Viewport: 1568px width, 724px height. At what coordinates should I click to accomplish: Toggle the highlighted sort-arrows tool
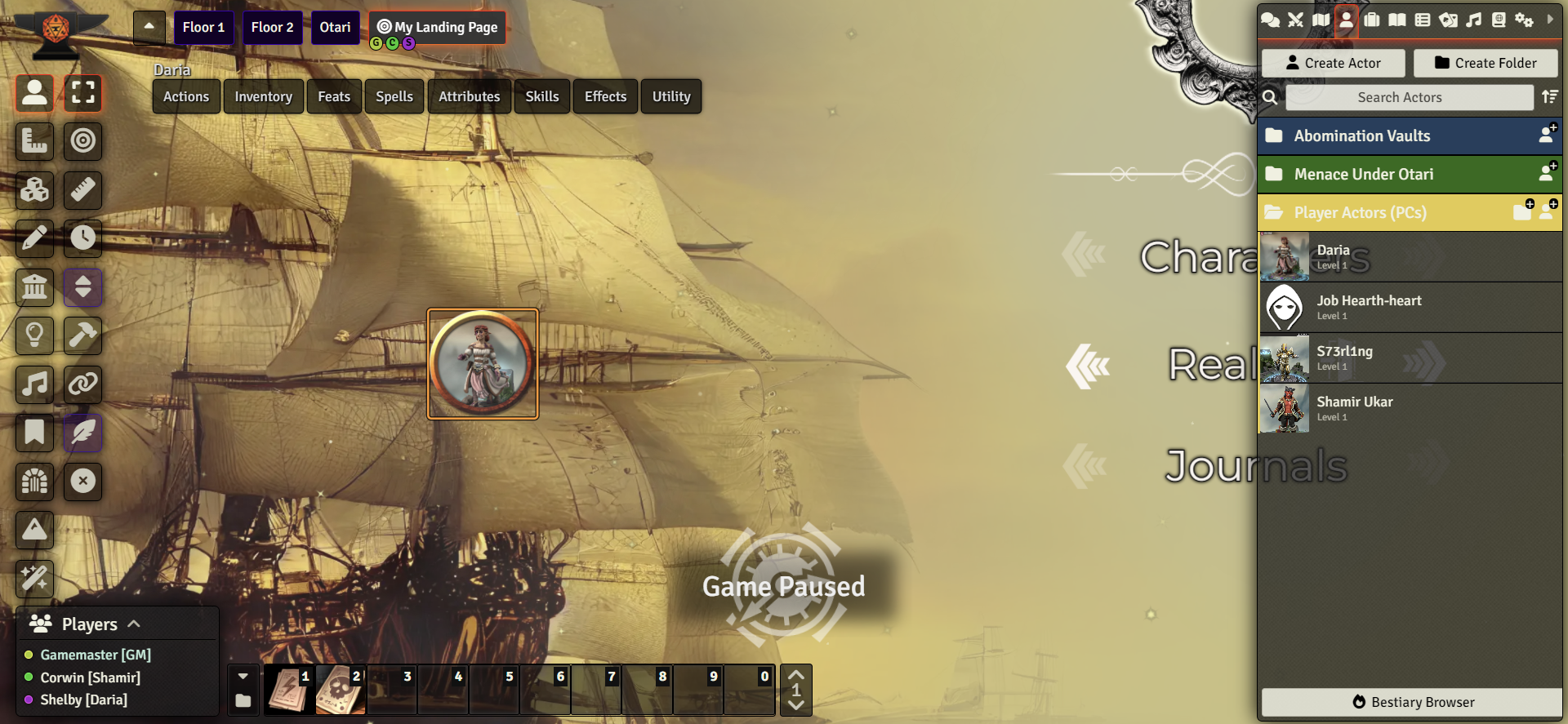(82, 287)
